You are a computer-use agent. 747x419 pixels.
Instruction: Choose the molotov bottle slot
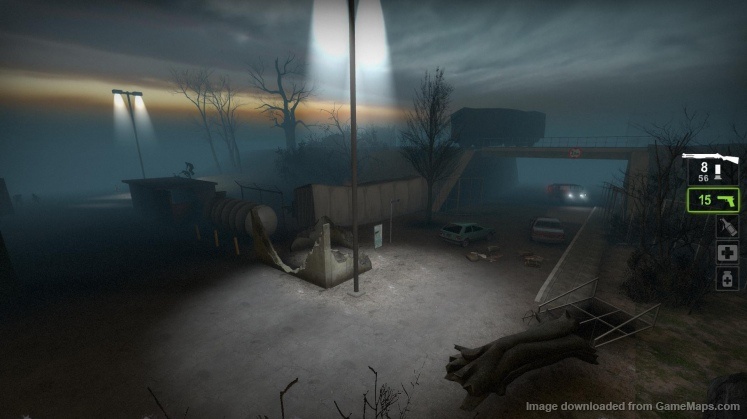click(x=726, y=227)
